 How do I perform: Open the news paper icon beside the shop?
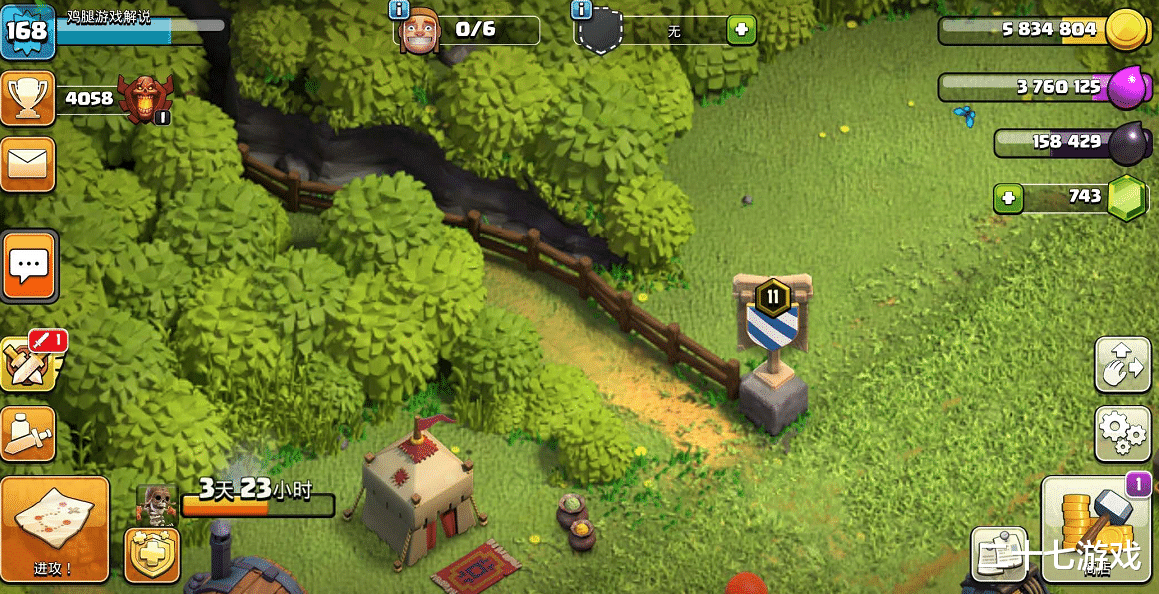pos(999,555)
